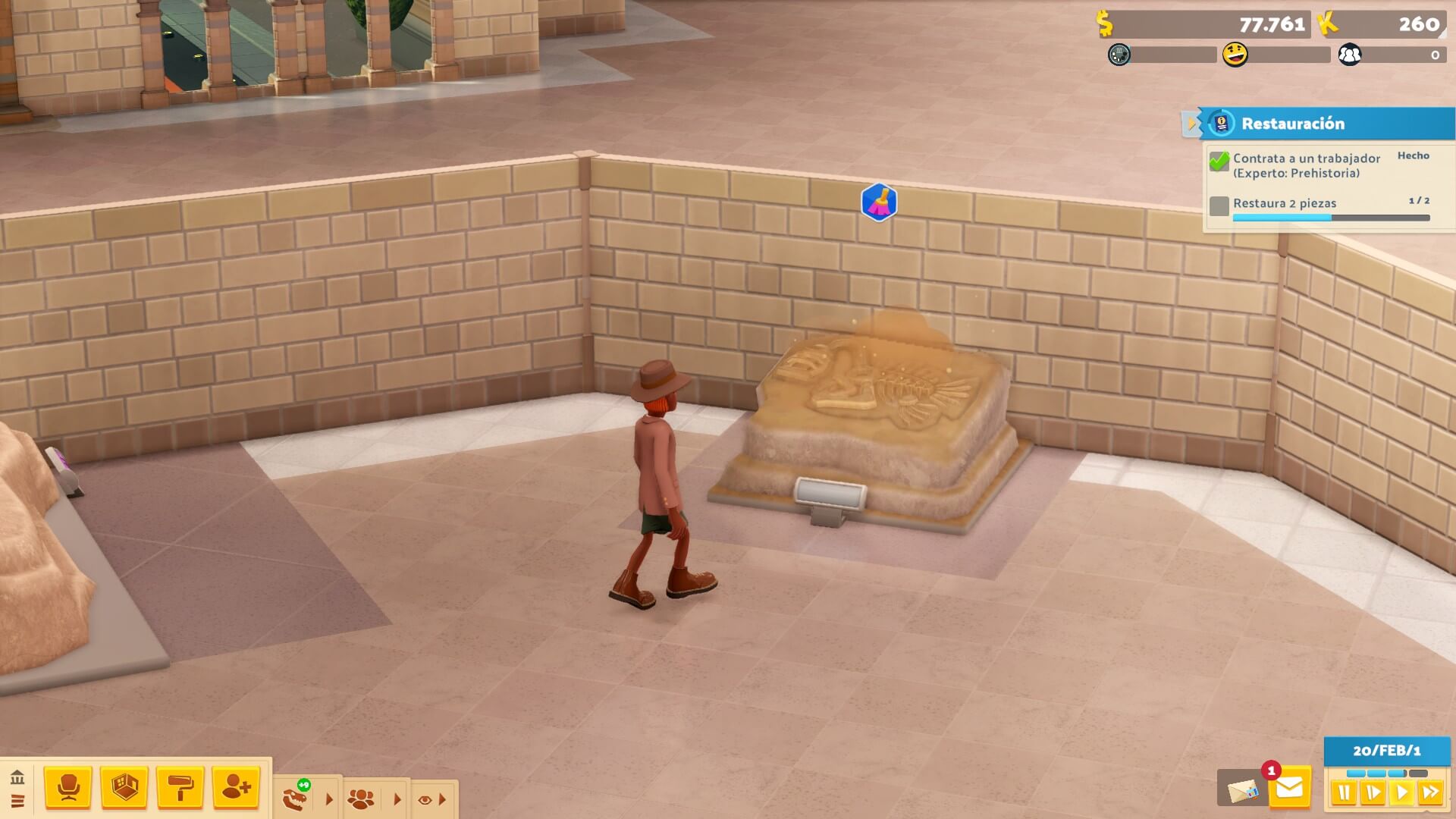Viewport: 1456px width, 819px height.
Task: Set game speed to slow play
Action: coord(1373,793)
